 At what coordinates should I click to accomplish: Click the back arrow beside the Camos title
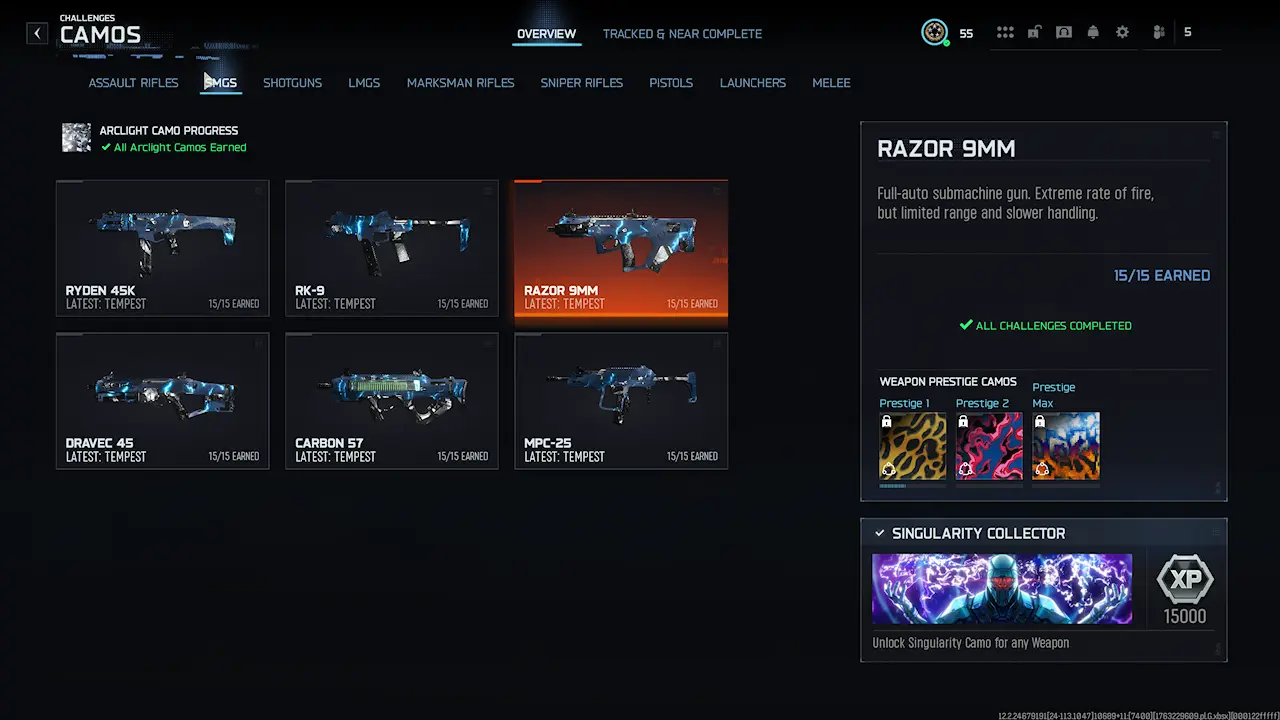pos(37,33)
